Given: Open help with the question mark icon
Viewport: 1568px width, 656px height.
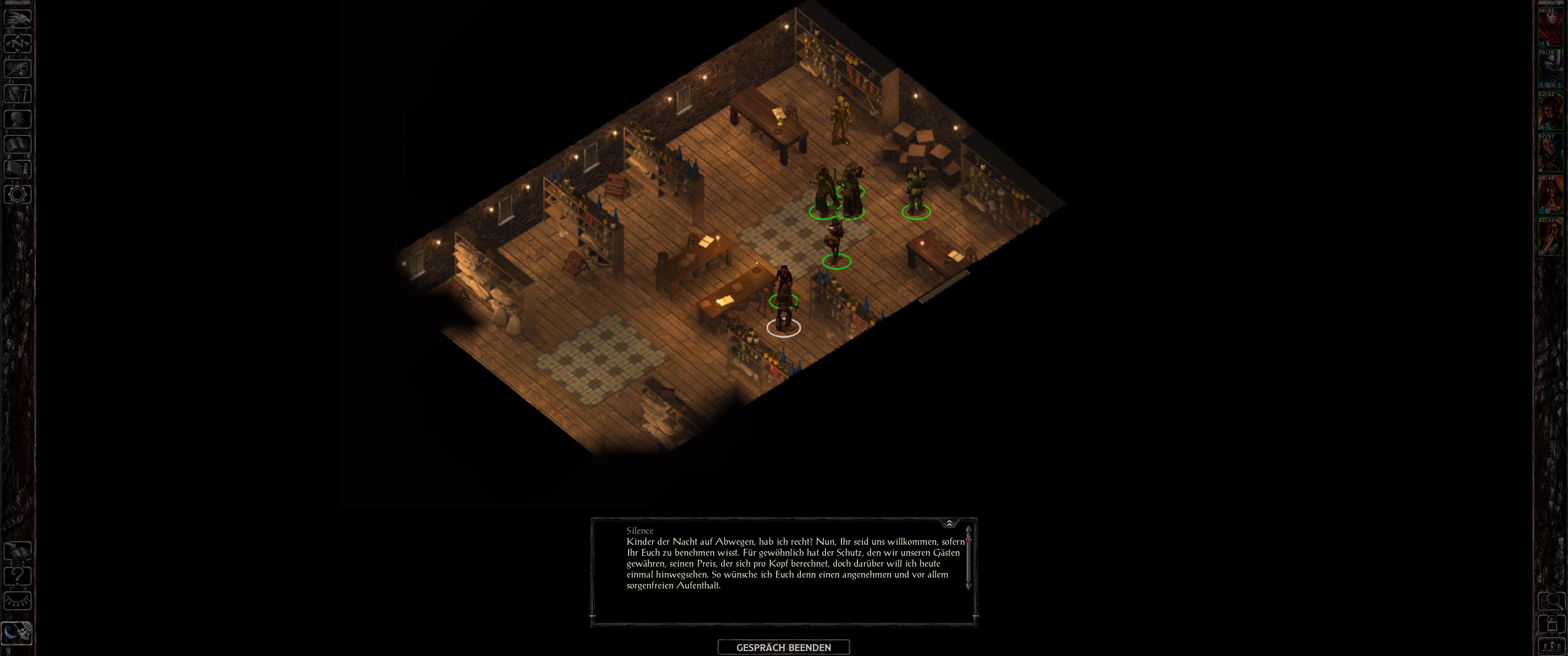Looking at the screenshot, I should tap(18, 576).
